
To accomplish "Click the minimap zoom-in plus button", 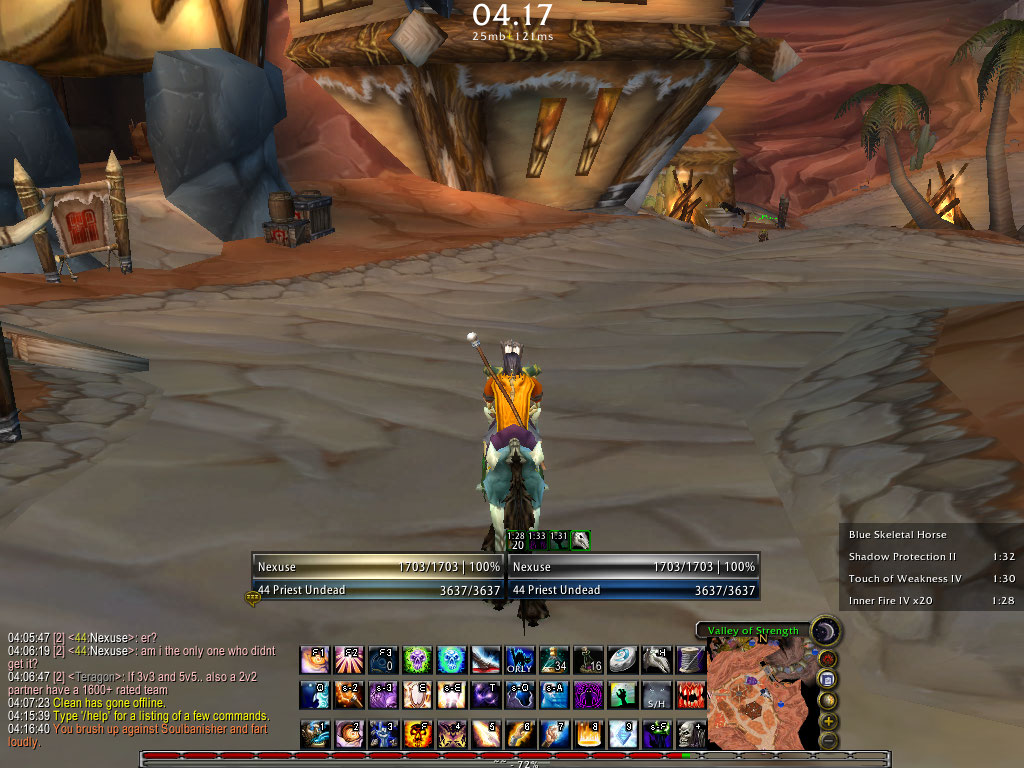I will (828, 720).
